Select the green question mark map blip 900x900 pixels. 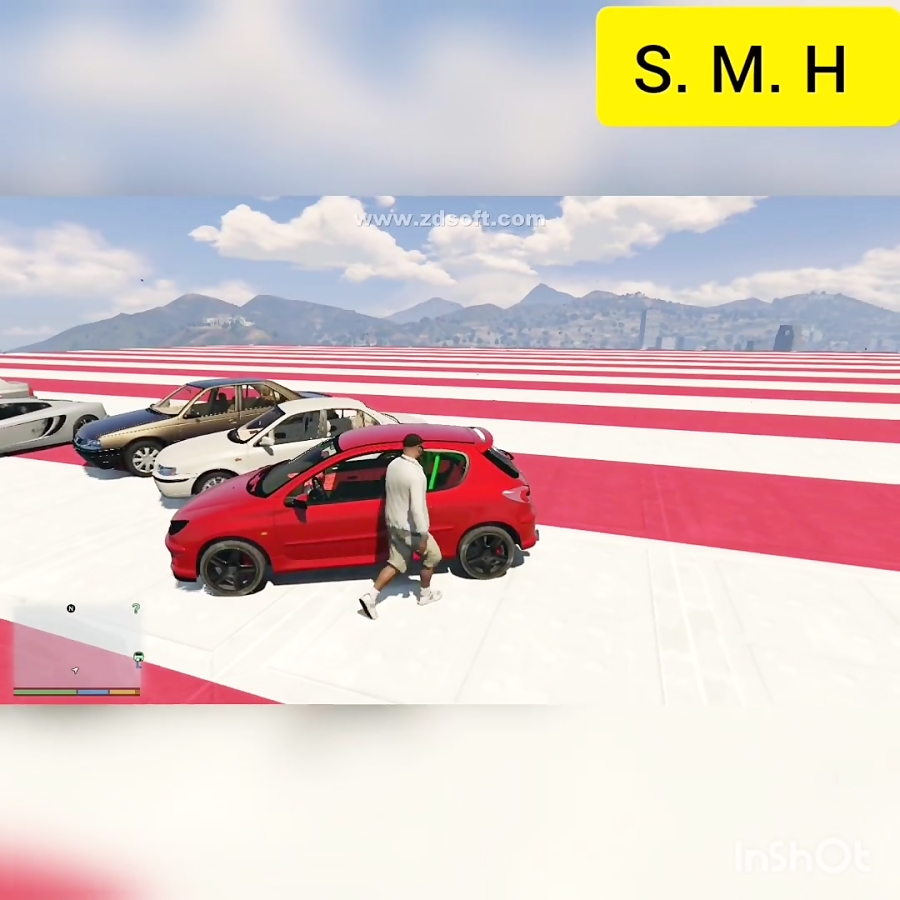[136, 608]
